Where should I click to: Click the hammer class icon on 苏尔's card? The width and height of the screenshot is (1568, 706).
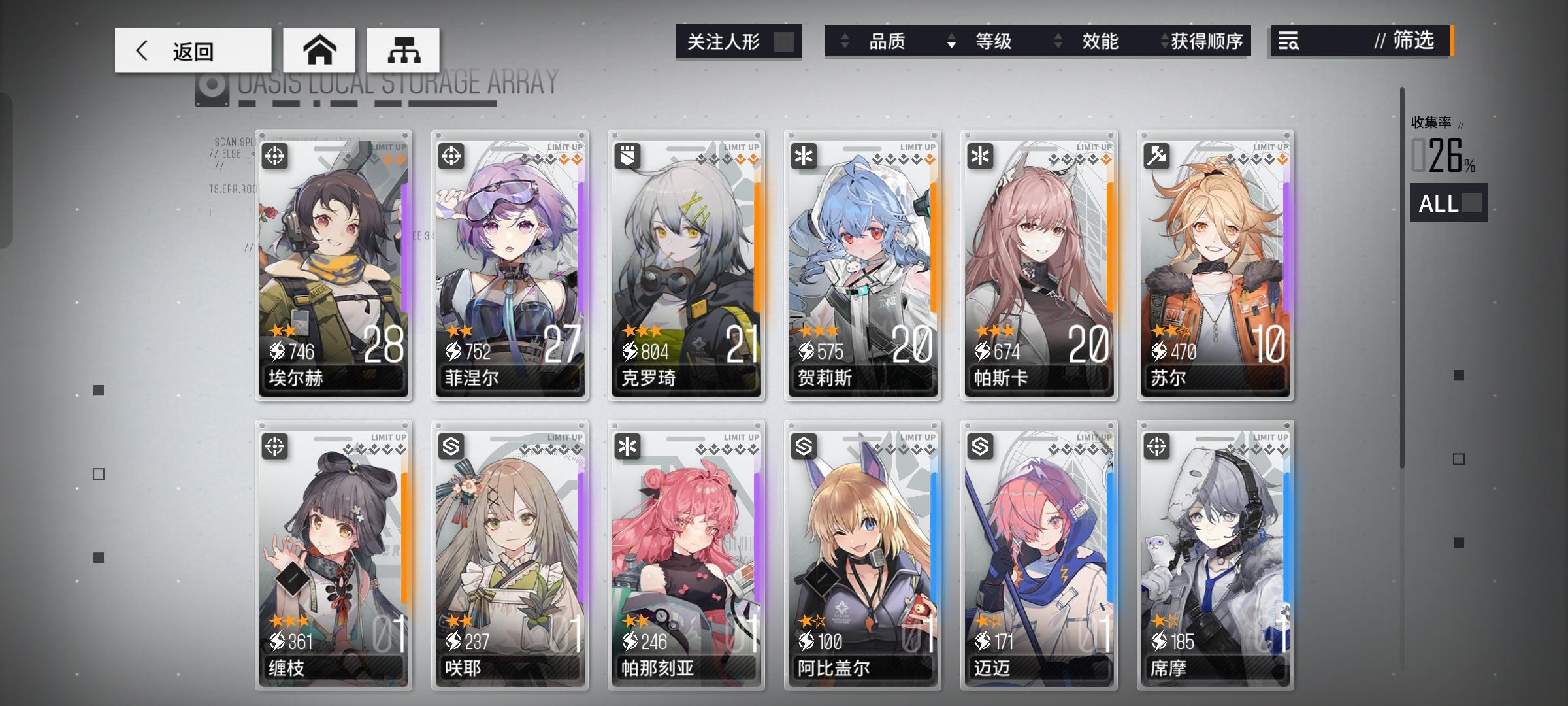[1158, 155]
